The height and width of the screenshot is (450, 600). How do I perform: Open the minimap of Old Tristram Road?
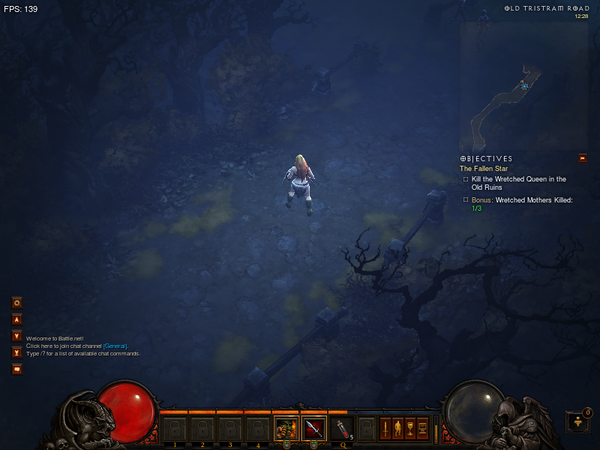(524, 83)
